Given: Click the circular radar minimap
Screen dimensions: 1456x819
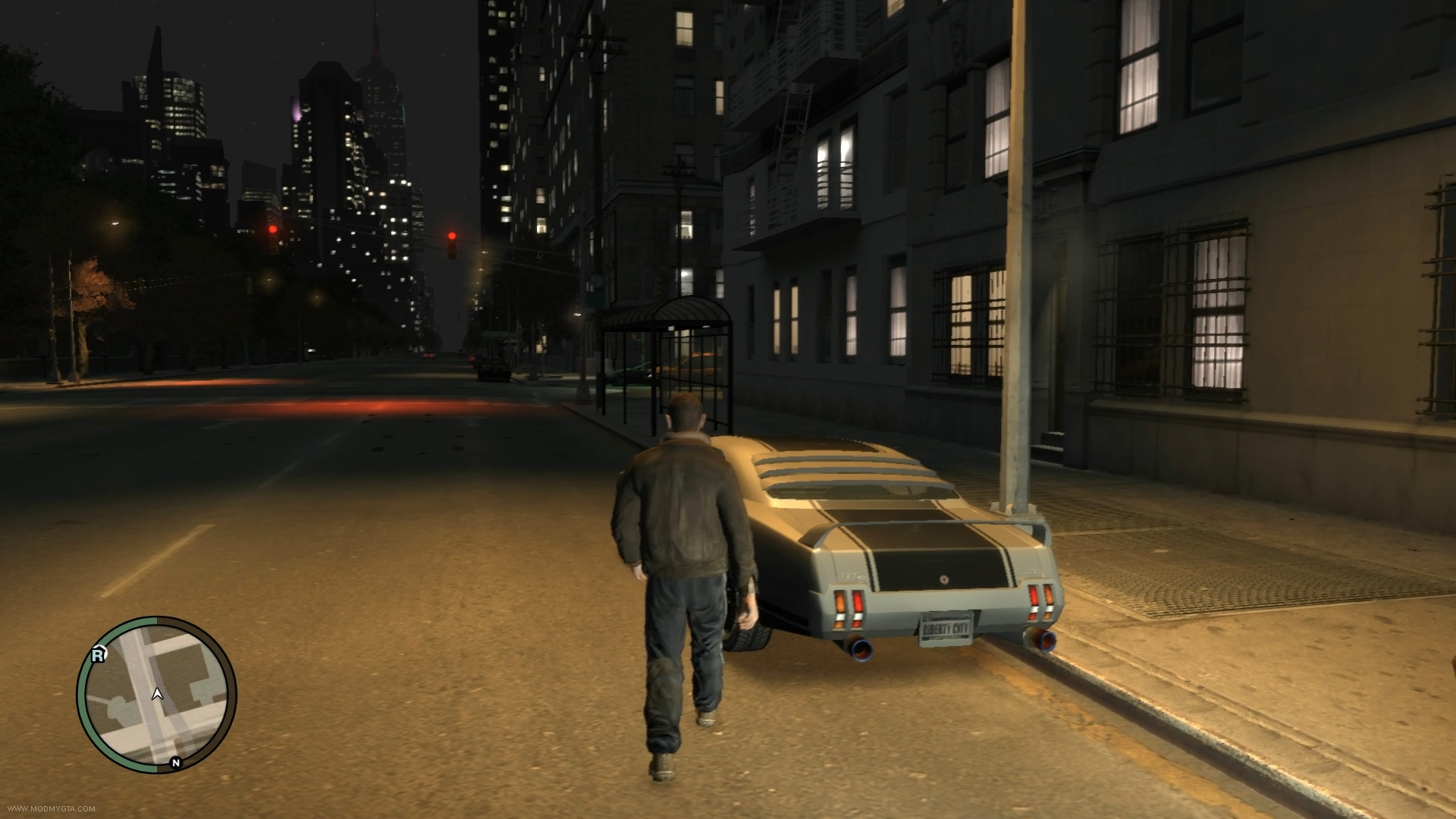Looking at the screenshot, I should coord(156,695).
